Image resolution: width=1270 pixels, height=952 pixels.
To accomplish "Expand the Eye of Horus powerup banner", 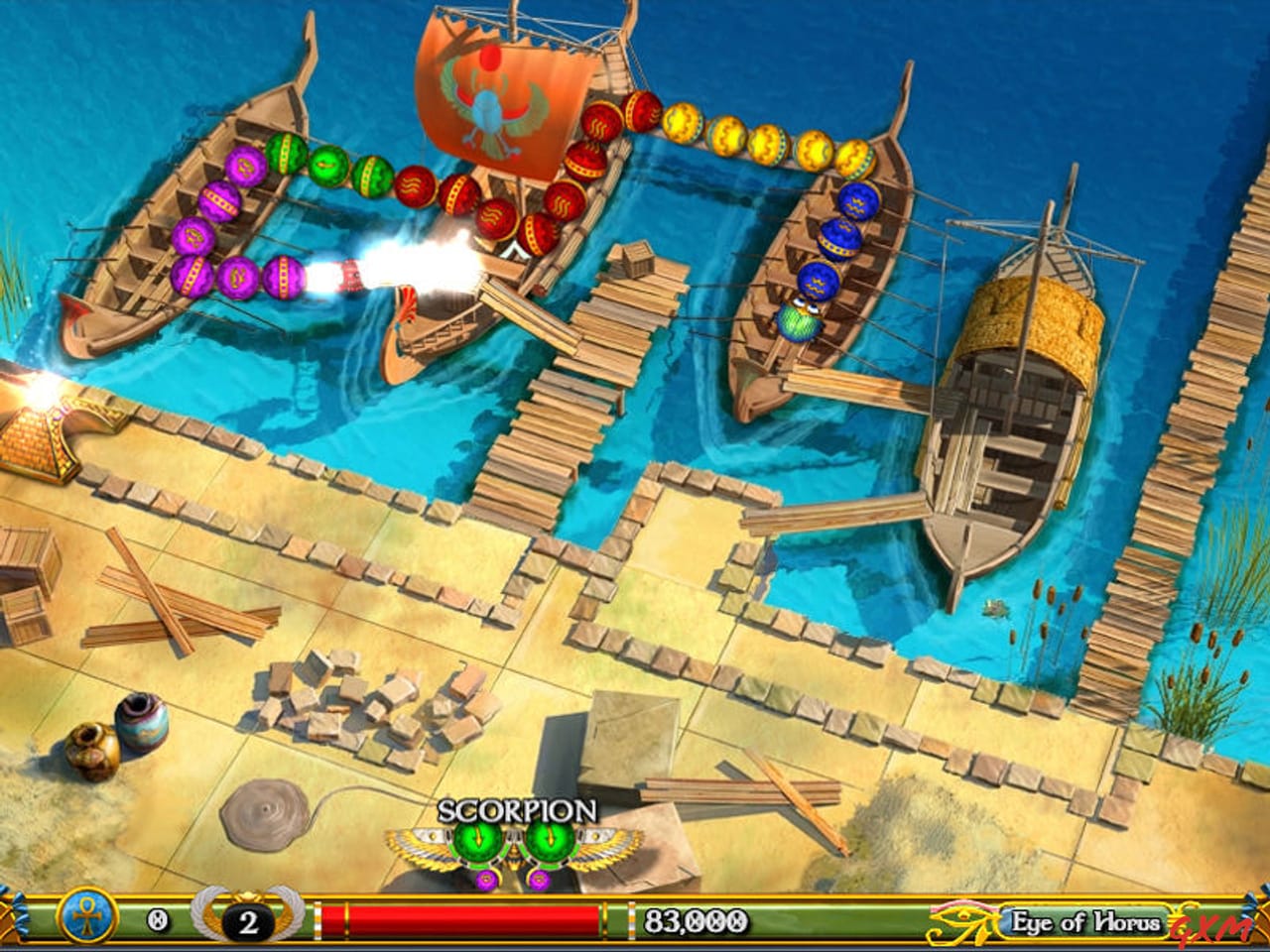I will (x=1084, y=920).
